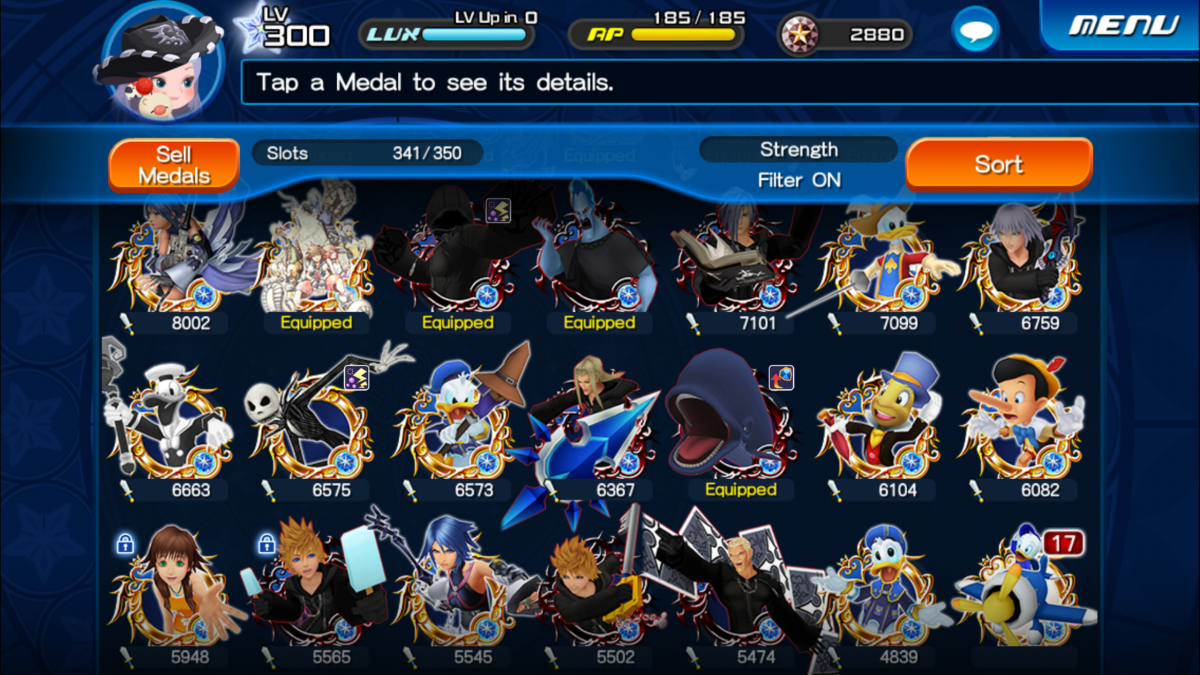The width and height of the screenshot is (1200, 675).
Task: Select the Pinocchio medal with strength 6082
Action: (x=1022, y=425)
